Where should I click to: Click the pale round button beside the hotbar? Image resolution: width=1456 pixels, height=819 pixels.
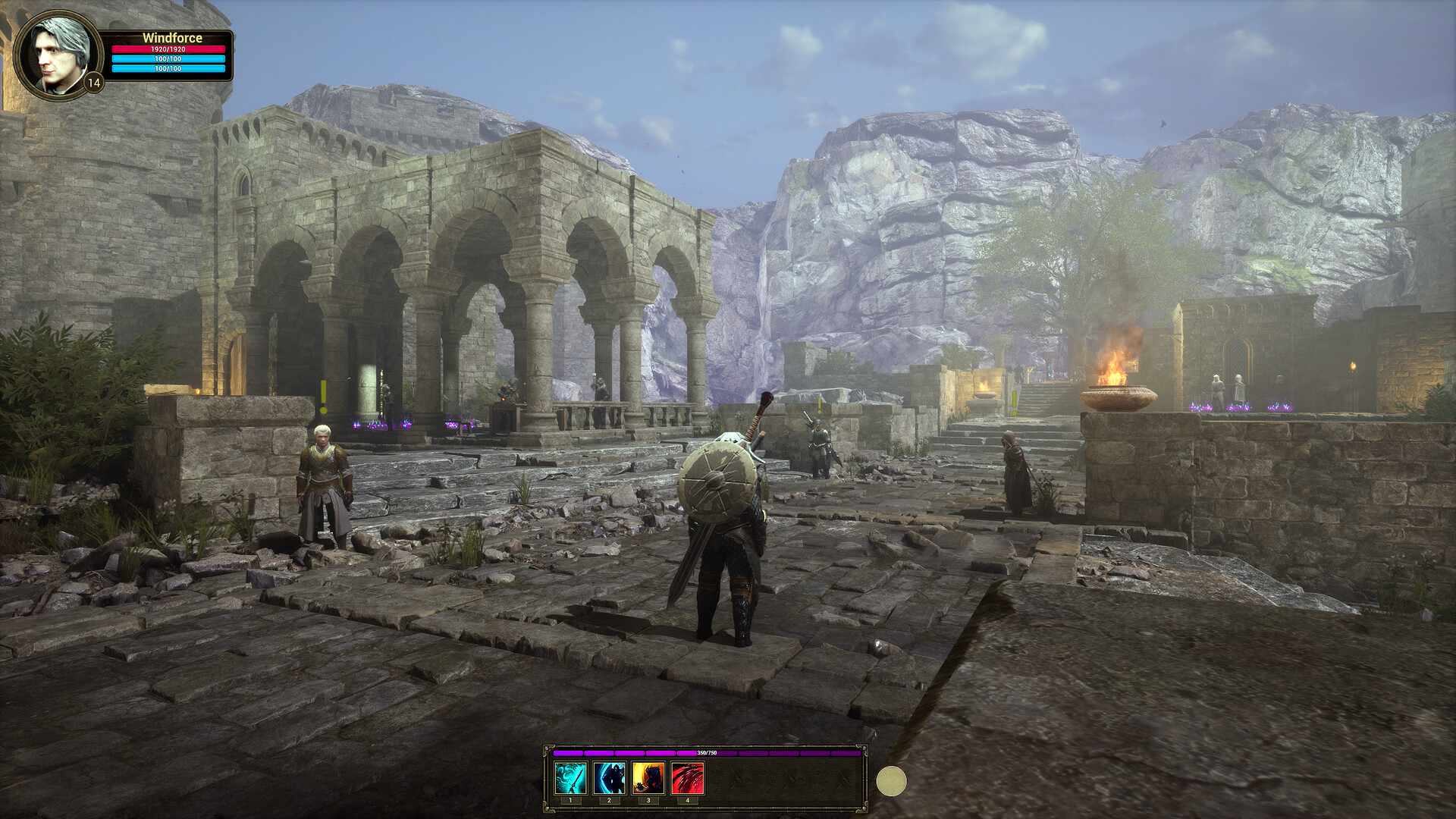coord(891,781)
